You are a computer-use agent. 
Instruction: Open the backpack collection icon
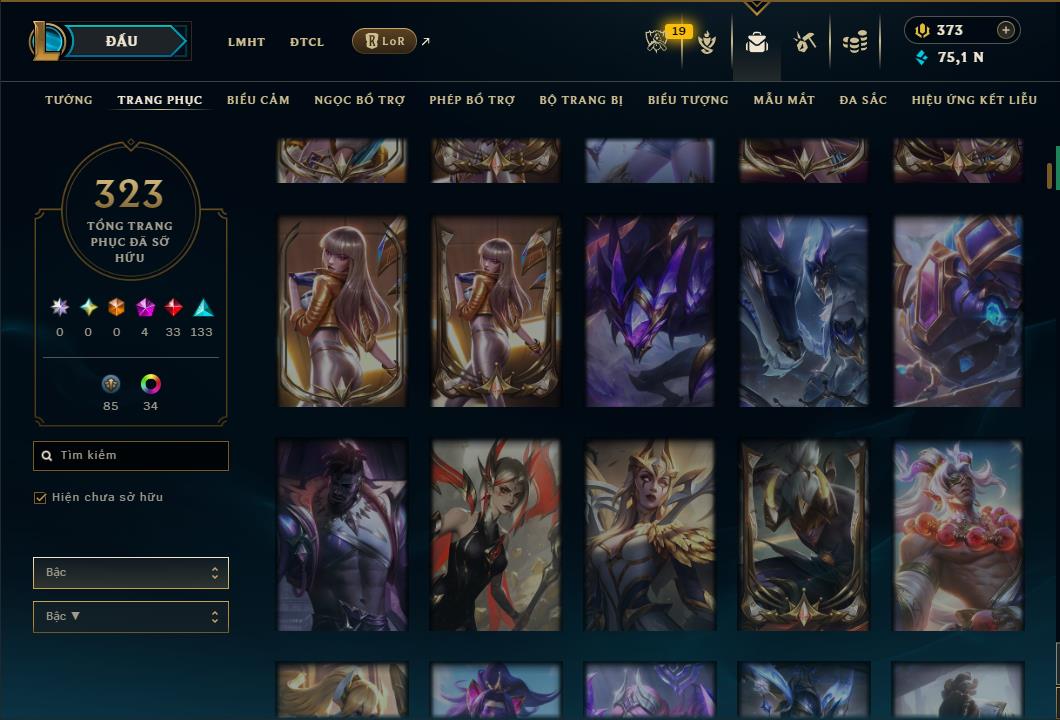[x=757, y=42]
